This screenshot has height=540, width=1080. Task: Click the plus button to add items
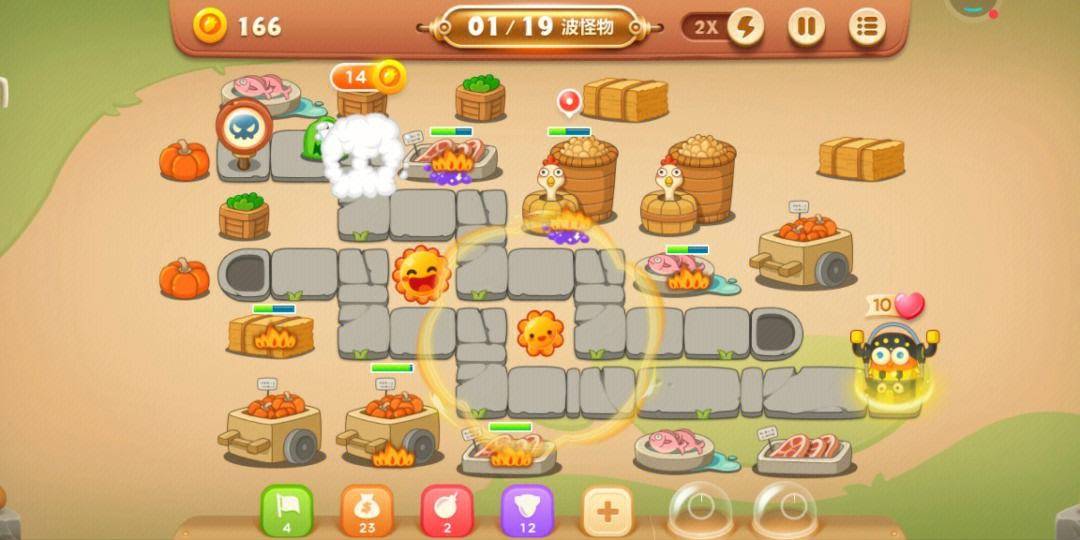pos(607,511)
